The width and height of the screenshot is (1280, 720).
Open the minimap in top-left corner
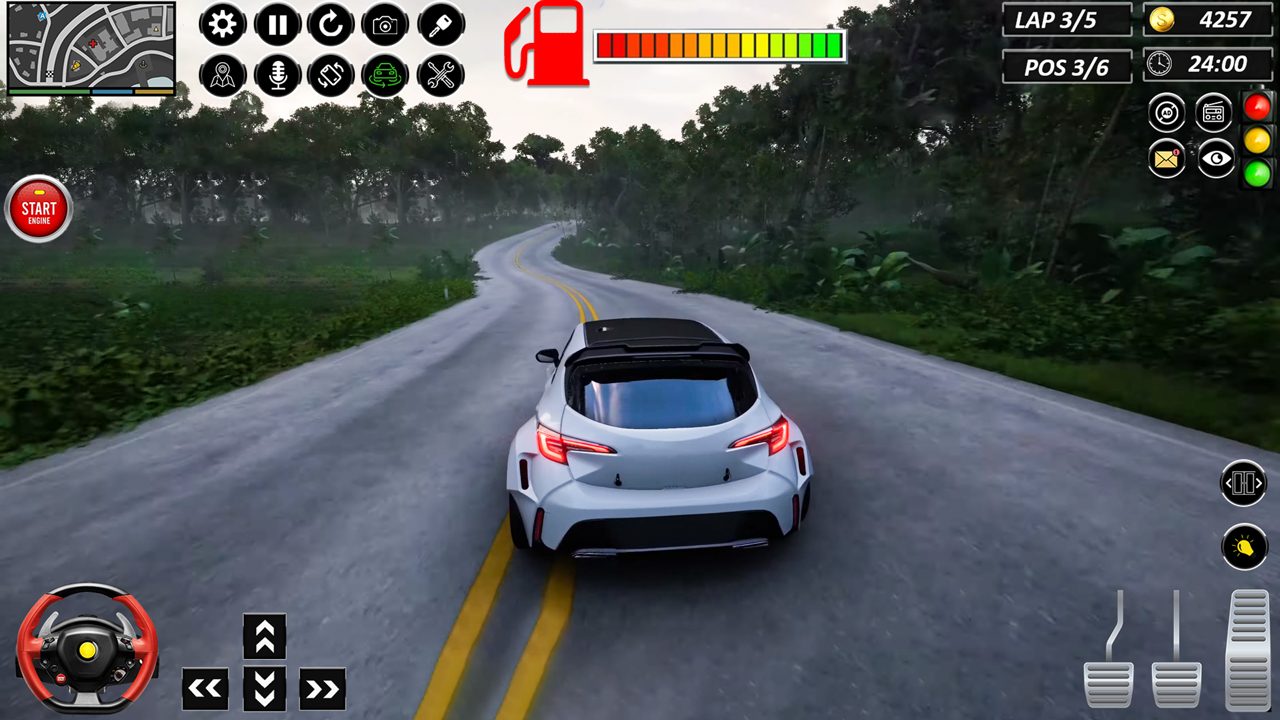click(91, 45)
